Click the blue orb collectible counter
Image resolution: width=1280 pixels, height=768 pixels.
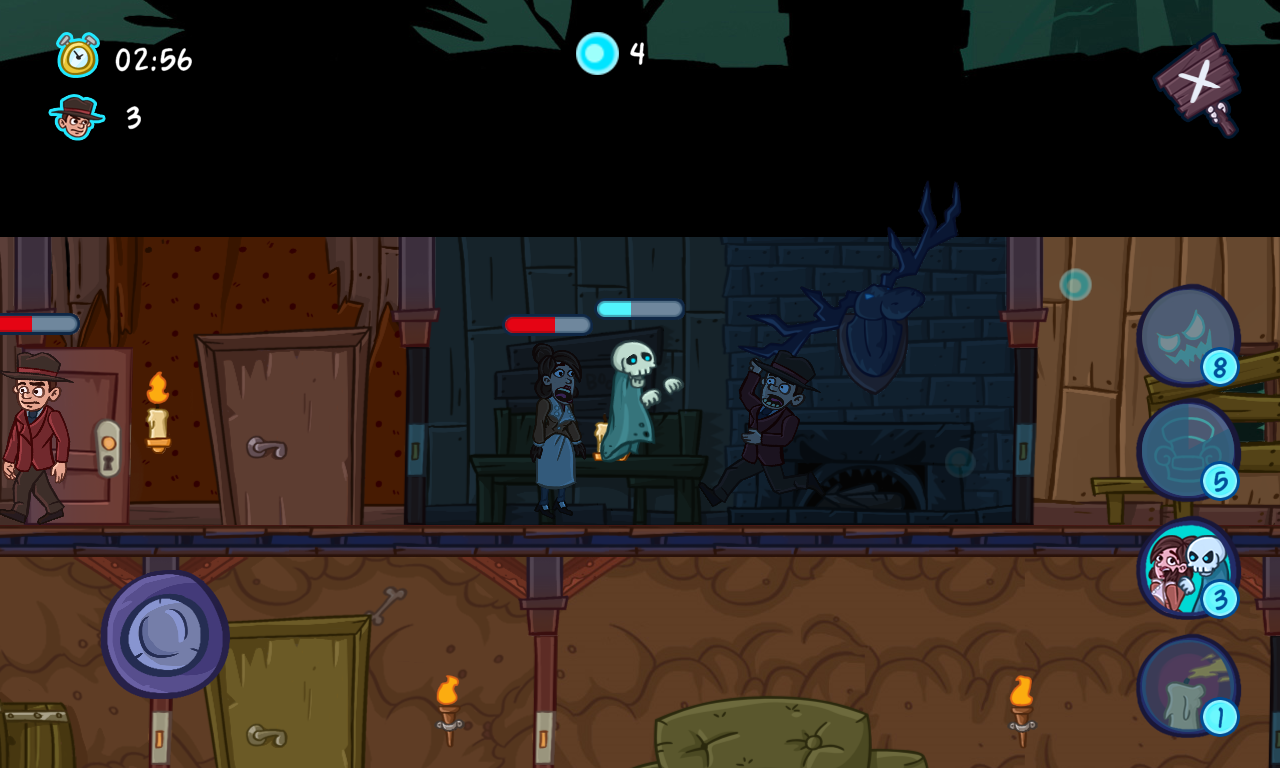click(599, 54)
